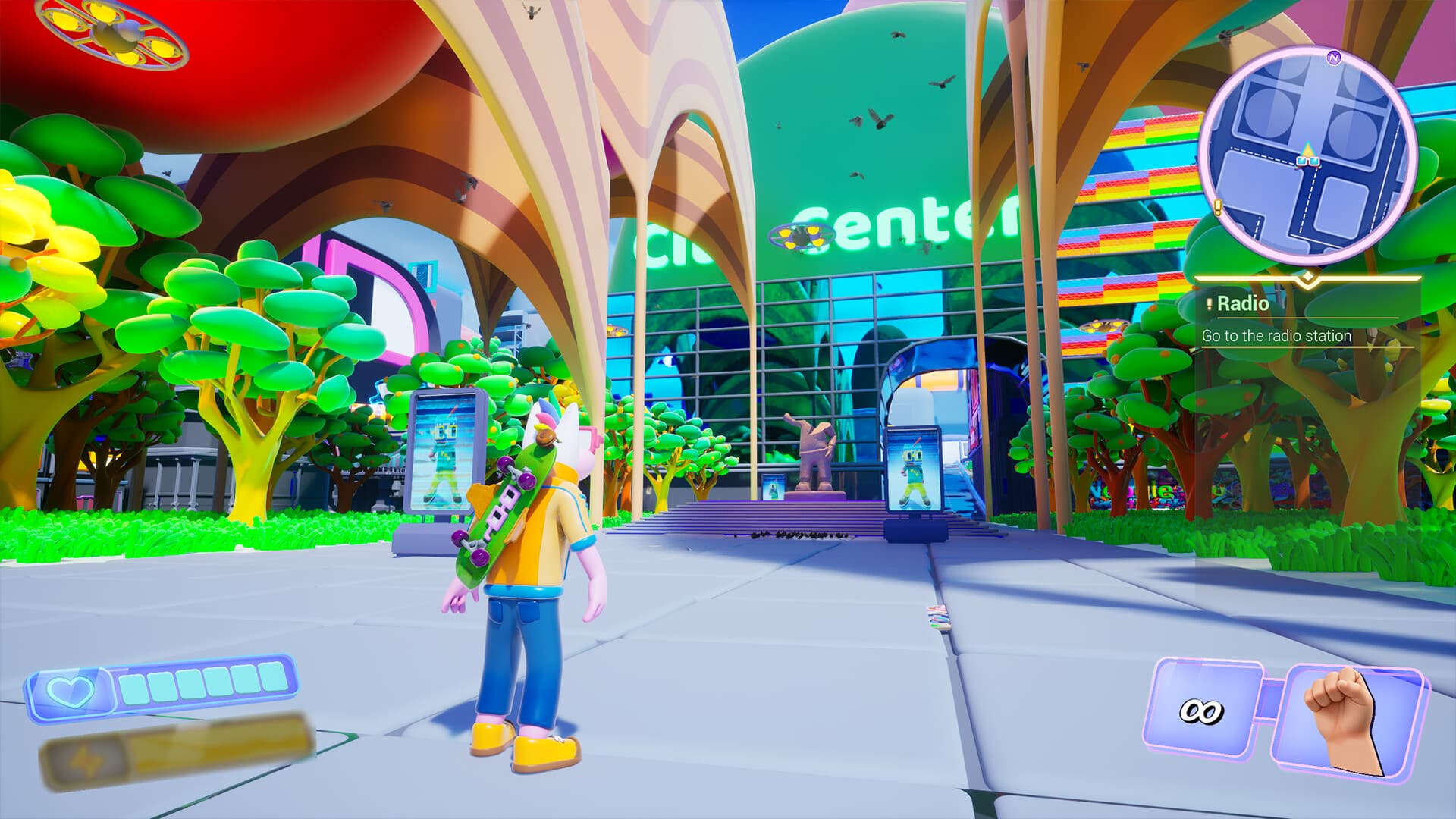Click the lightning bolt on the stamina bar

(86, 760)
